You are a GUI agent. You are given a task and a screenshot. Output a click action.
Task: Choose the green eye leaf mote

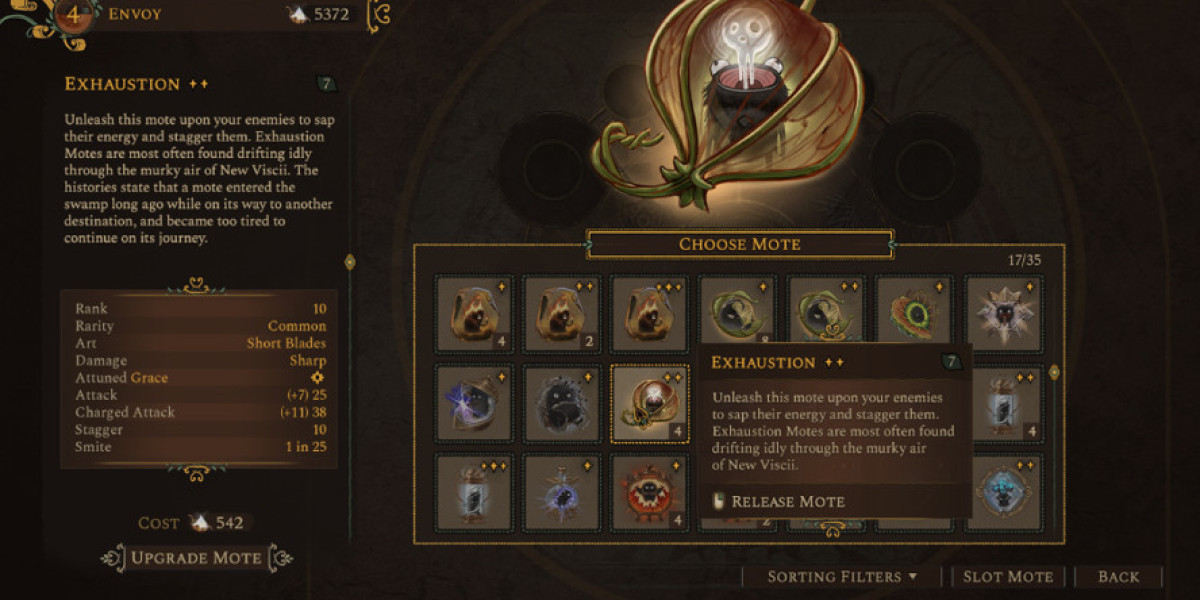pyautogui.click(x=914, y=314)
